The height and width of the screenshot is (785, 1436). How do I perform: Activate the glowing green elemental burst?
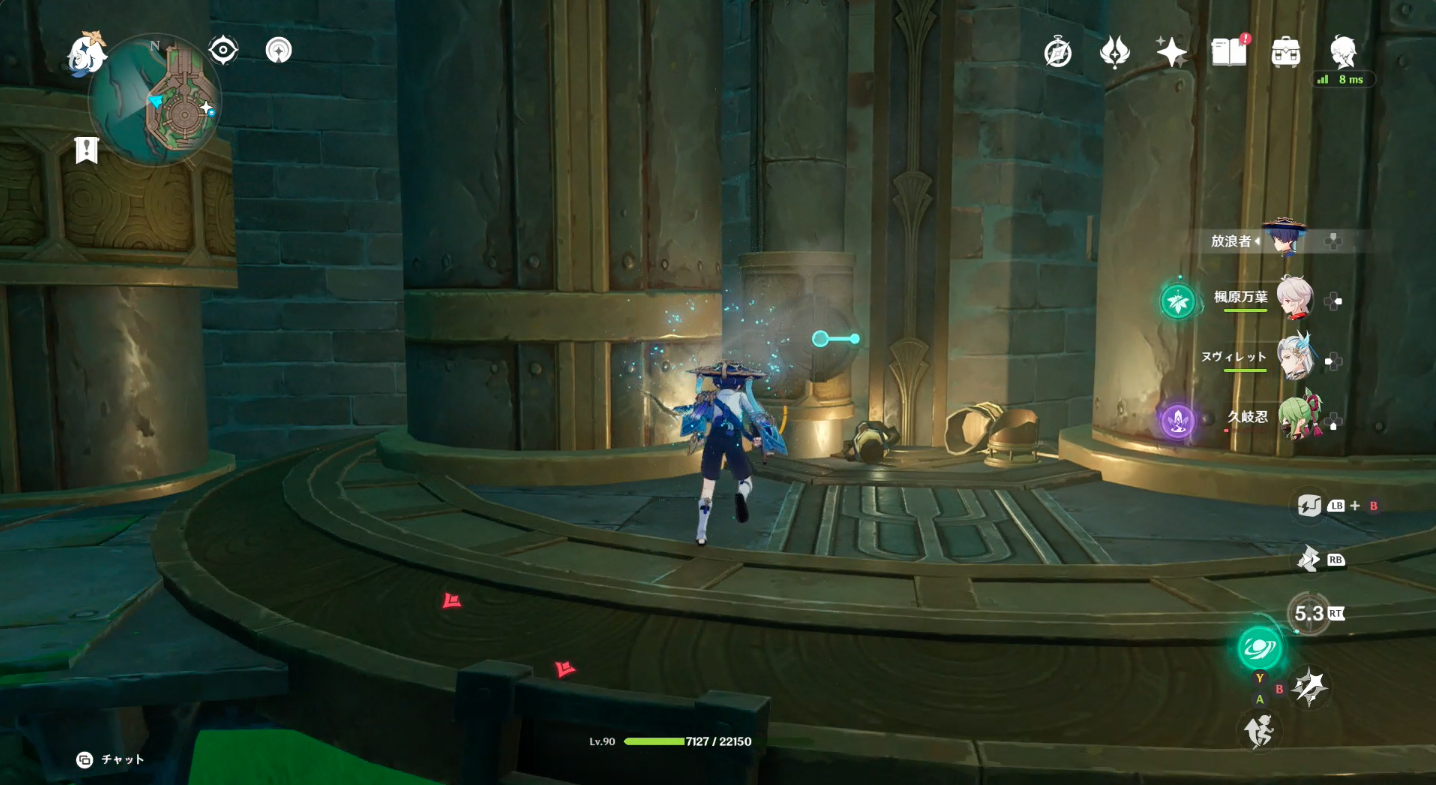tap(1259, 648)
